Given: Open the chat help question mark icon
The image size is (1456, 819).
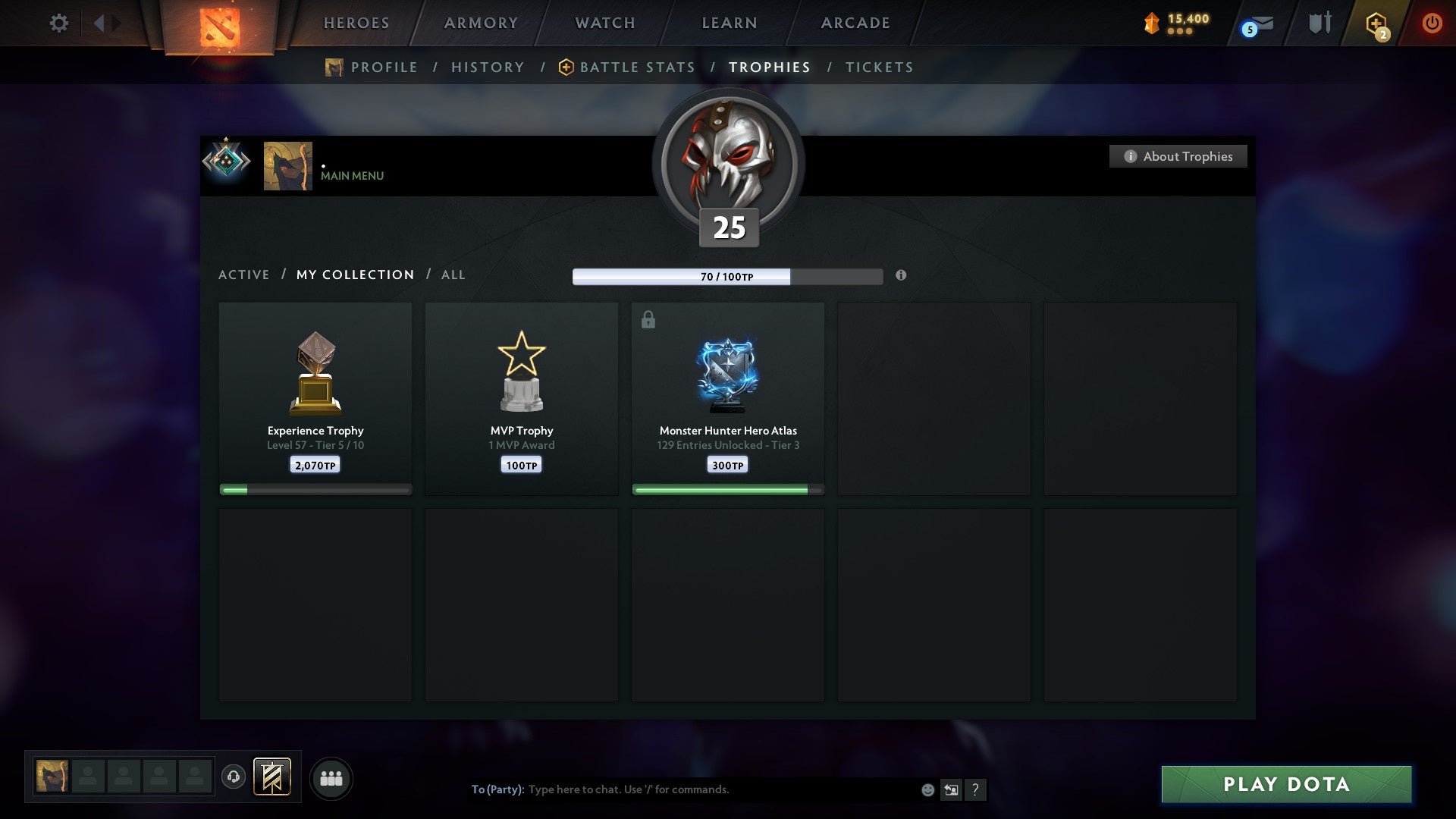Looking at the screenshot, I should [976, 789].
